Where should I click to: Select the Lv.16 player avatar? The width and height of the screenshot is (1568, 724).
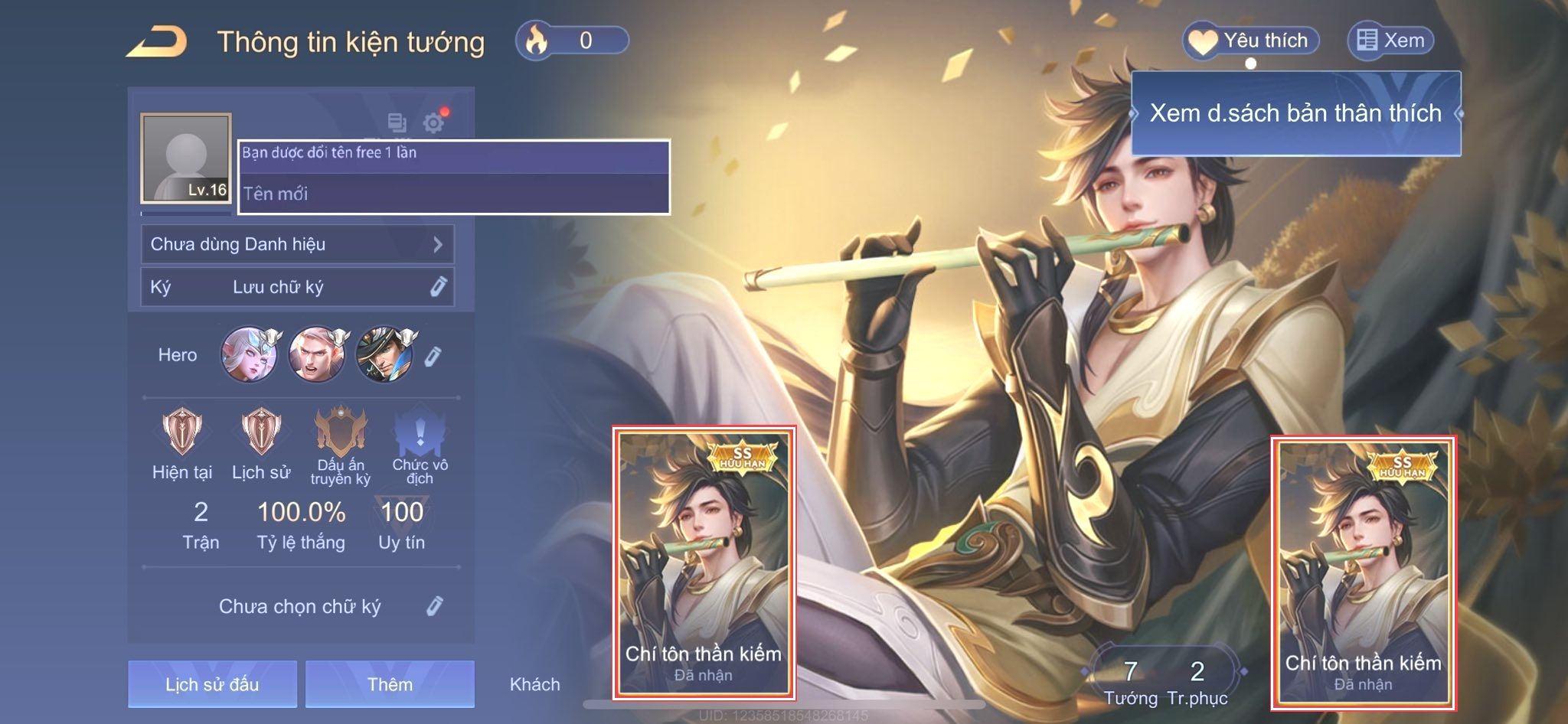(x=186, y=158)
